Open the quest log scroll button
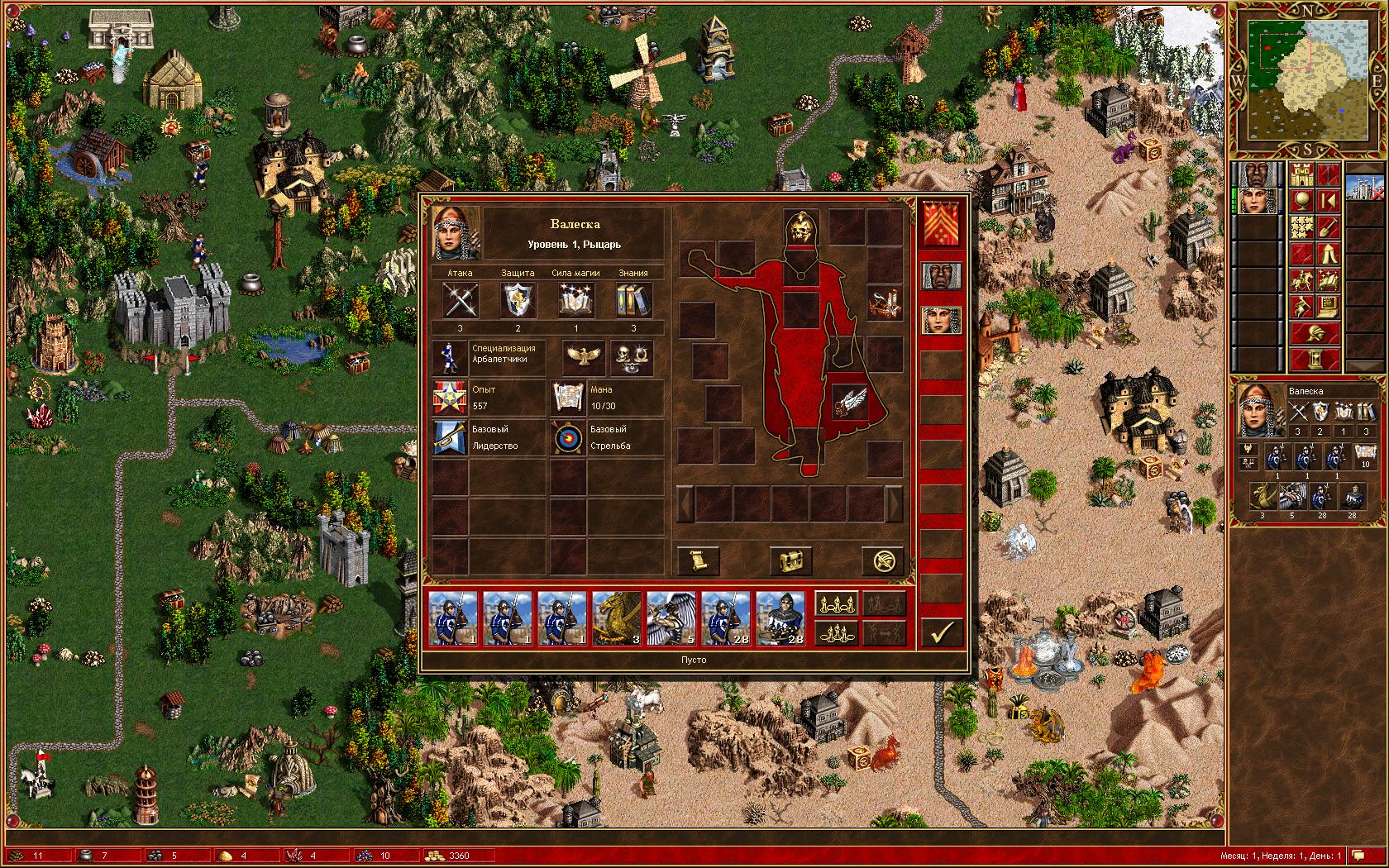1389x868 pixels. tap(698, 561)
